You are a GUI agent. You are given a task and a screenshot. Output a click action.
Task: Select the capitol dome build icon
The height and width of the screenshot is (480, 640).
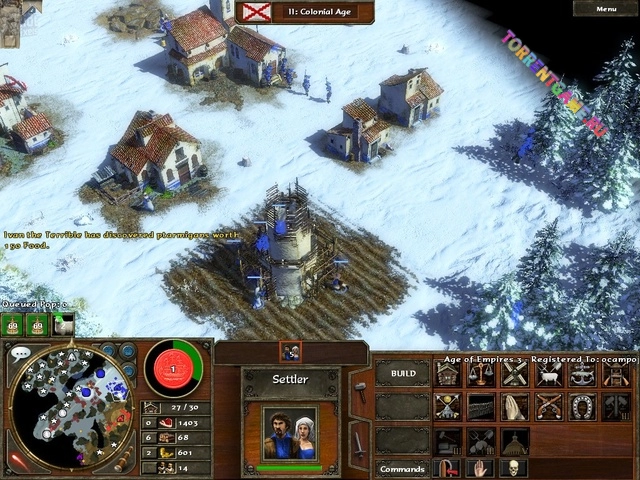pyautogui.click(x=514, y=440)
